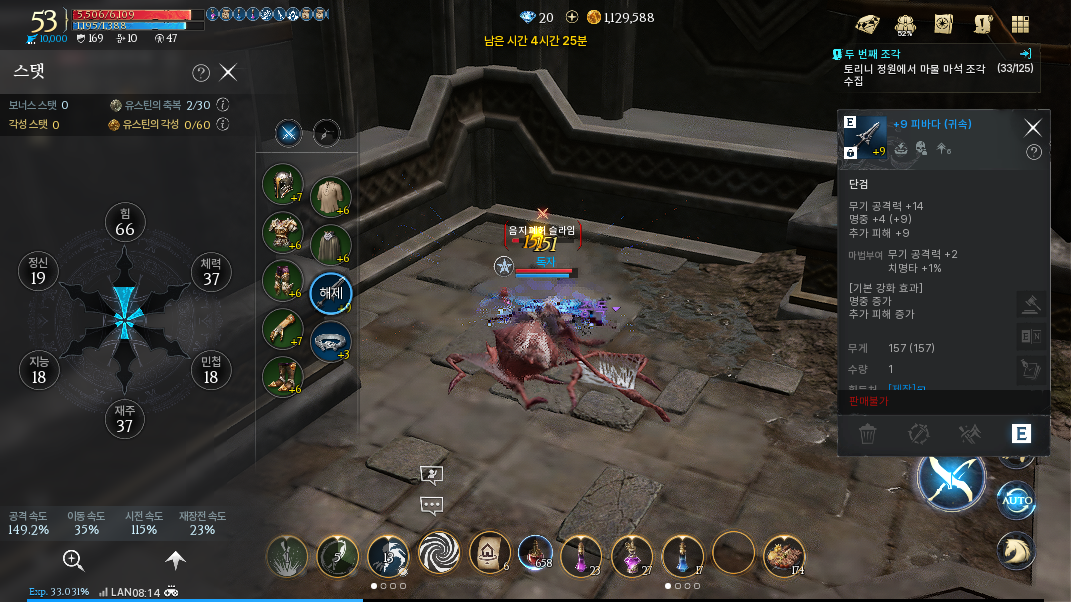1071x602 pixels.
Task: Open the grid main menu icon
Action: (1021, 25)
